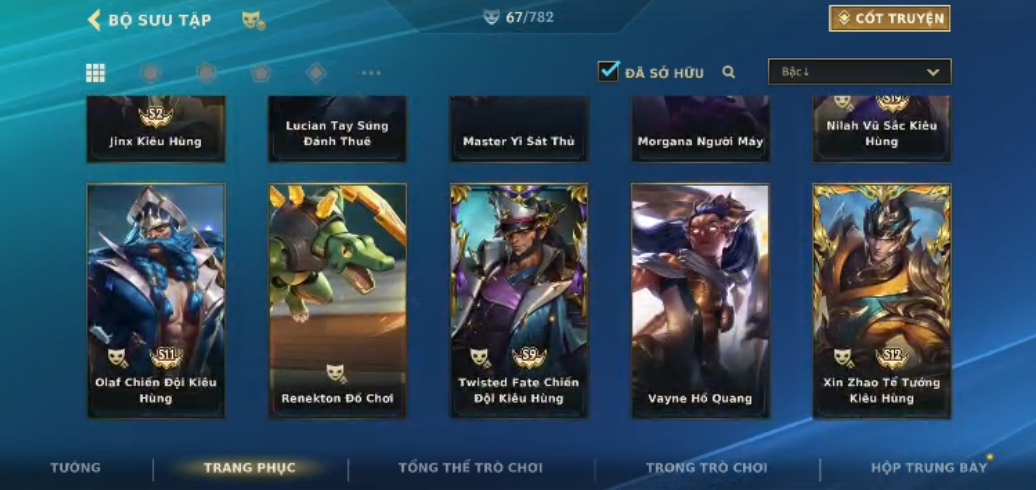This screenshot has width=1036, height=490.
Task: Select Twisted Fate Chiến Đội Kiêu Hùng
Action: point(518,300)
